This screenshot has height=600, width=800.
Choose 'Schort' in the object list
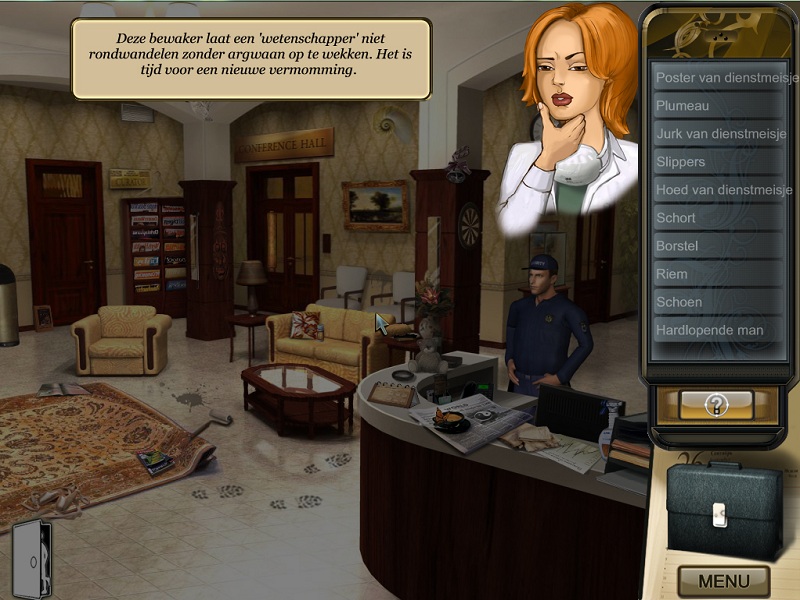tap(717, 217)
